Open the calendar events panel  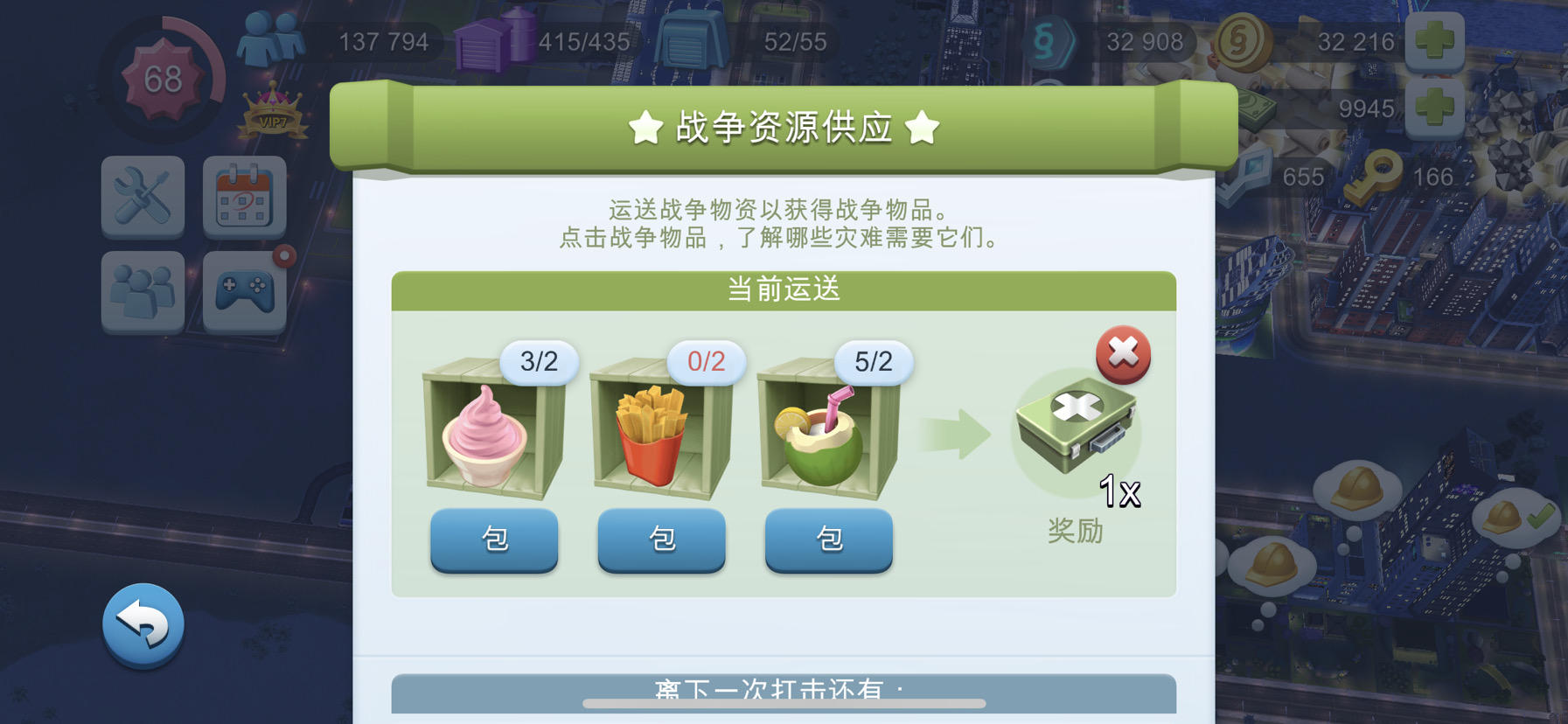246,198
